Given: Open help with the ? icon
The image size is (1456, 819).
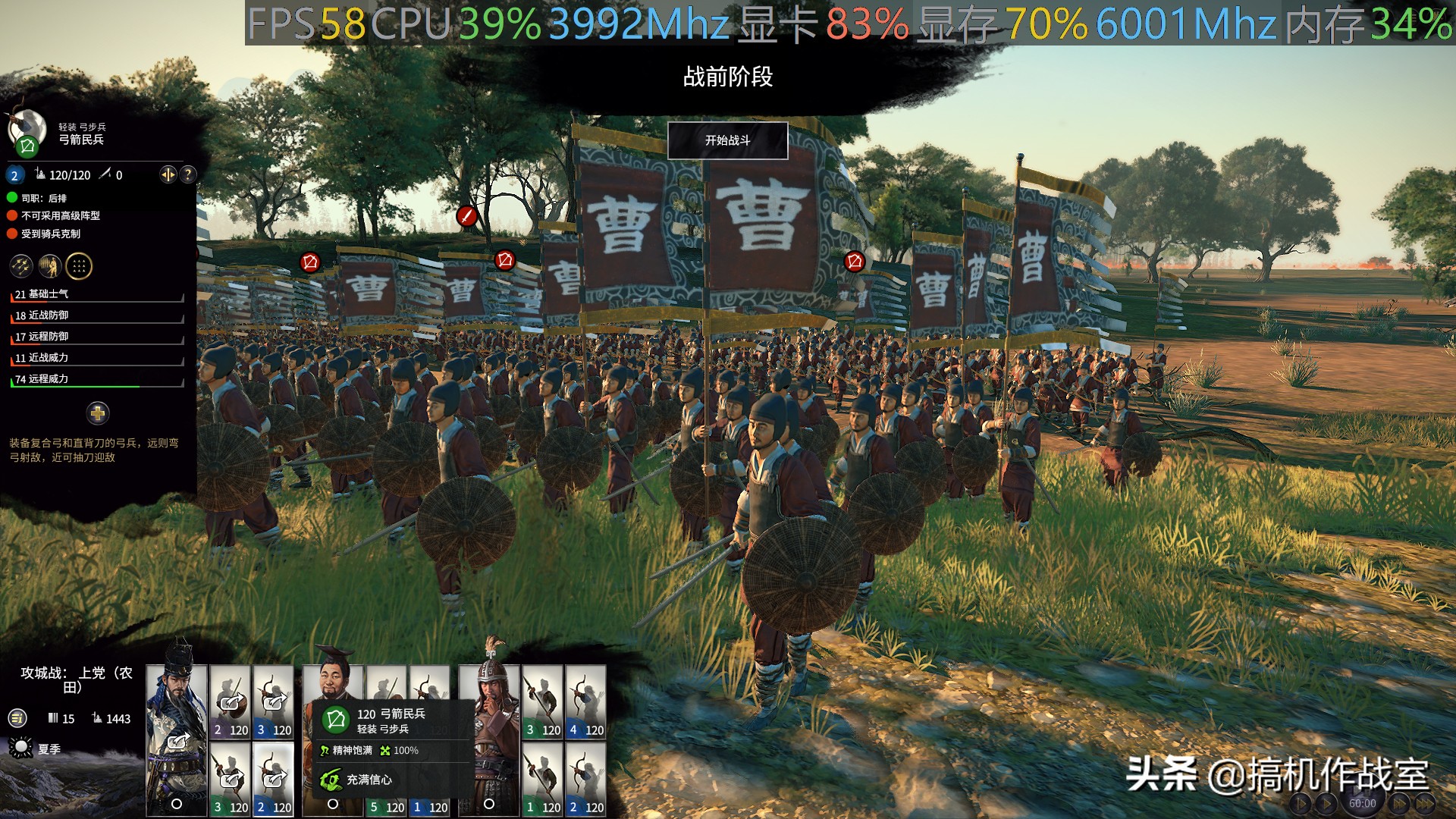Looking at the screenshot, I should [x=187, y=175].
